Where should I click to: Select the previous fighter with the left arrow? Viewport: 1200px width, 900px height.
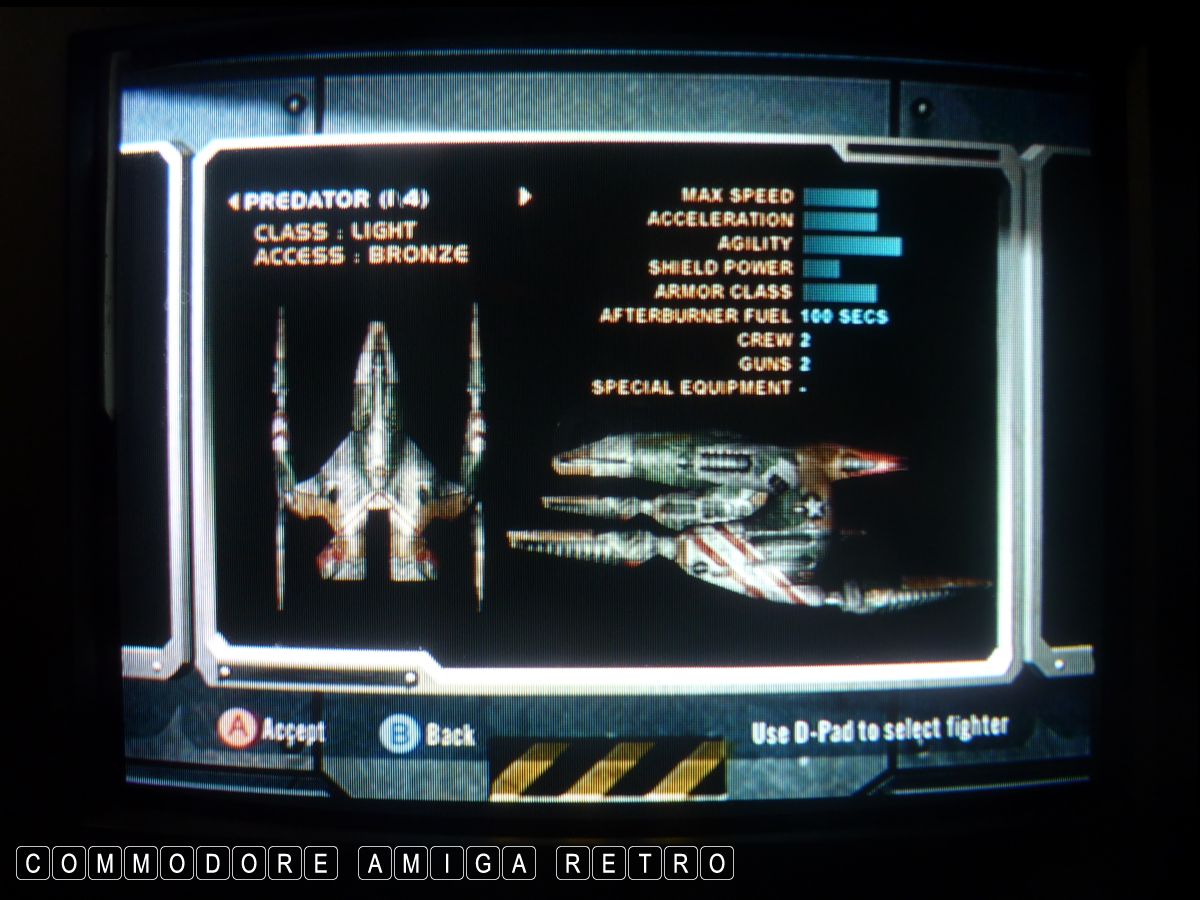click(x=234, y=201)
